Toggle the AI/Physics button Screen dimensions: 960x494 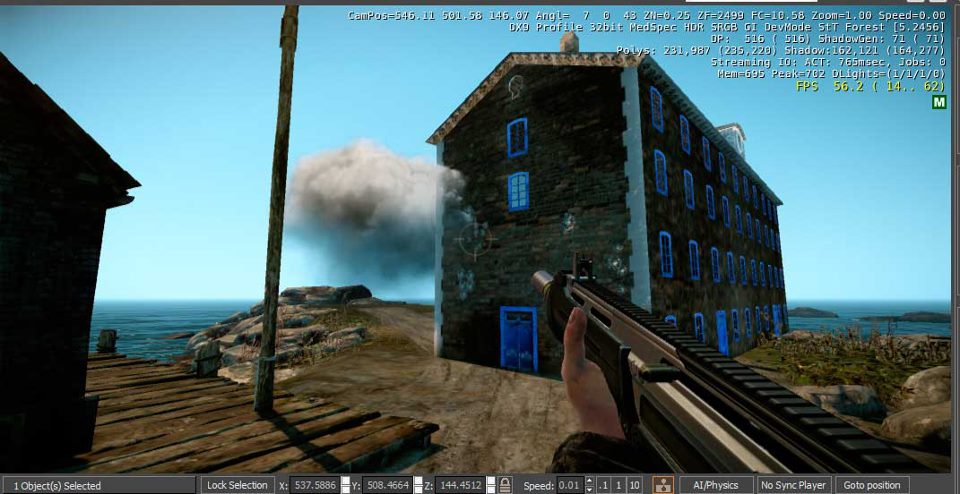tap(716, 485)
